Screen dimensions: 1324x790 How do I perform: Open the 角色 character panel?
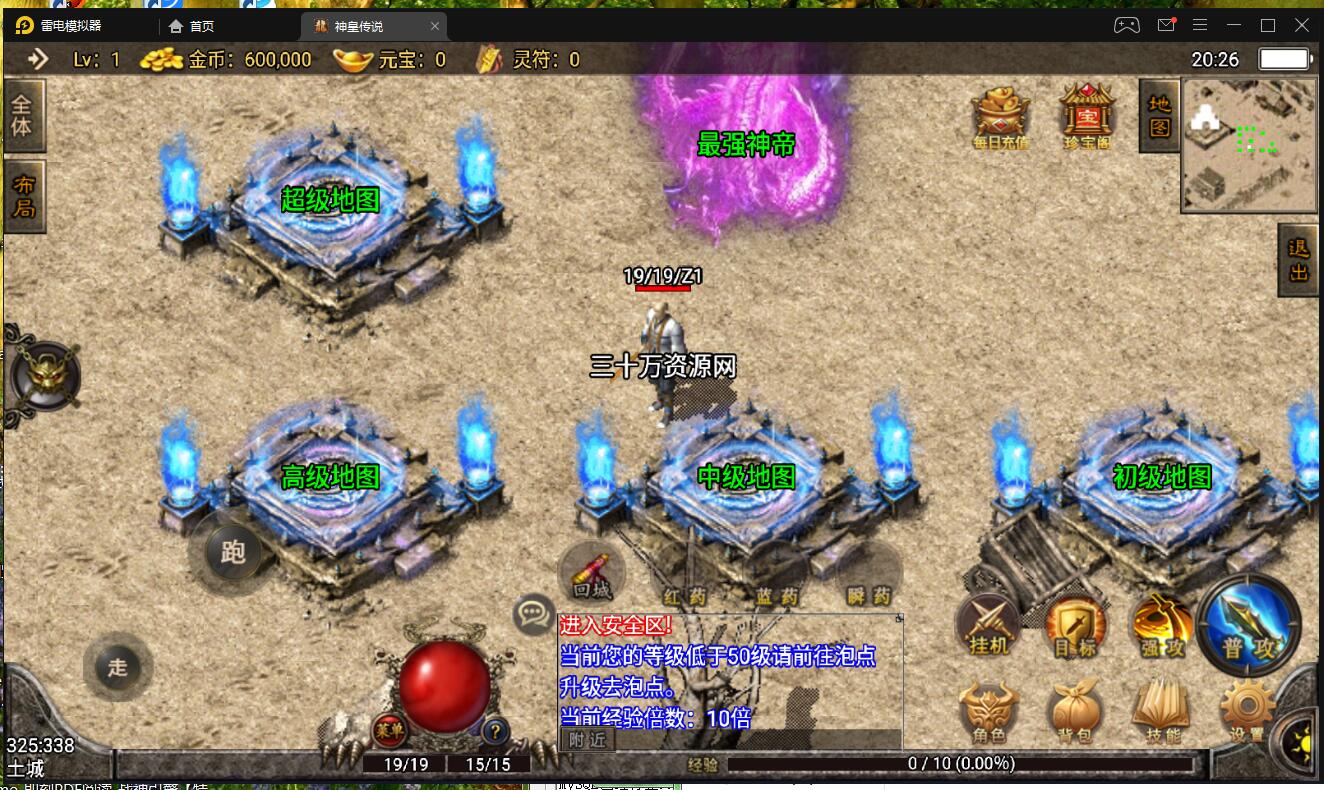pyautogui.click(x=989, y=711)
